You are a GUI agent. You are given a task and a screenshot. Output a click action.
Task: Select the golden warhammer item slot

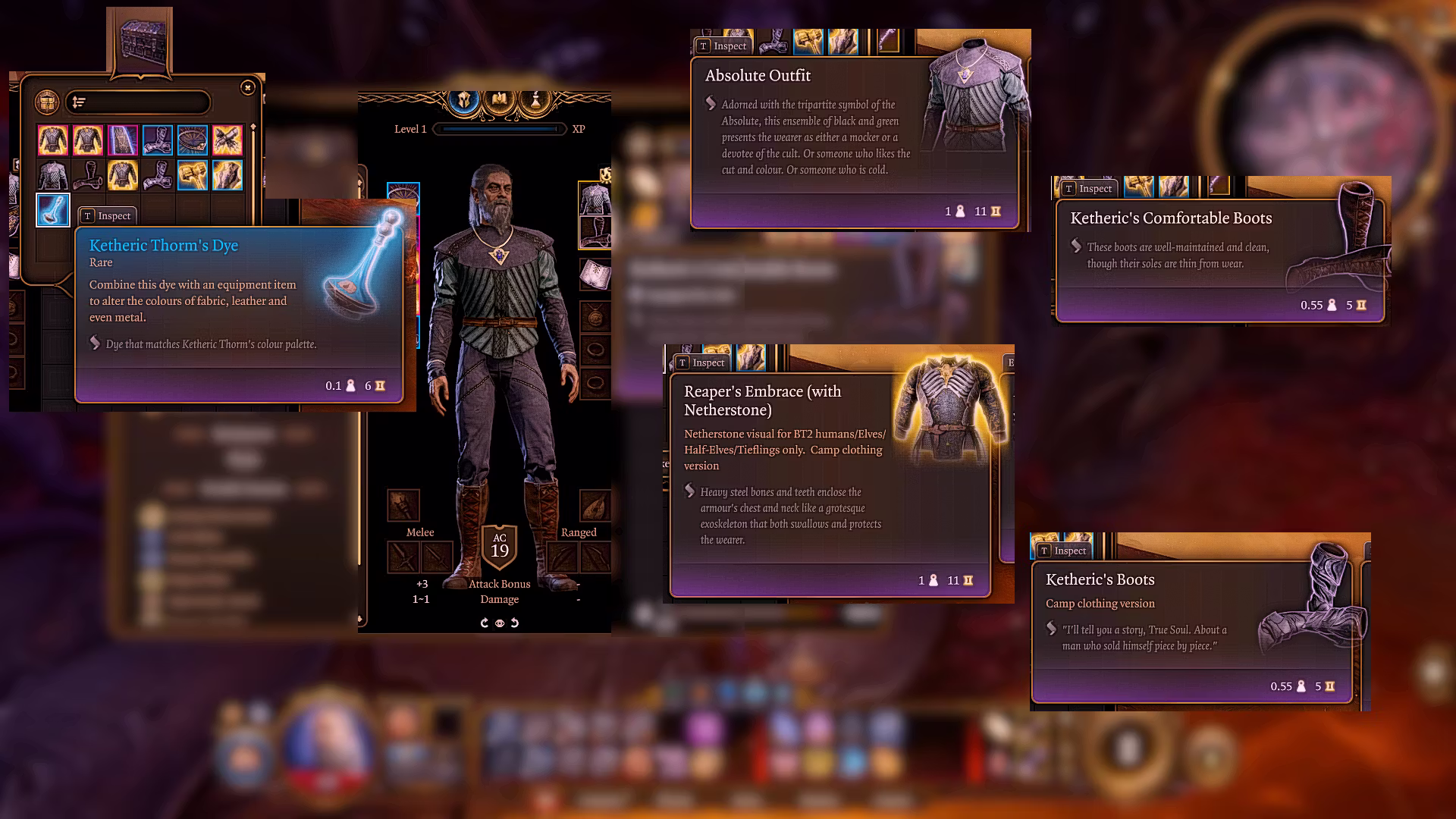[193, 175]
